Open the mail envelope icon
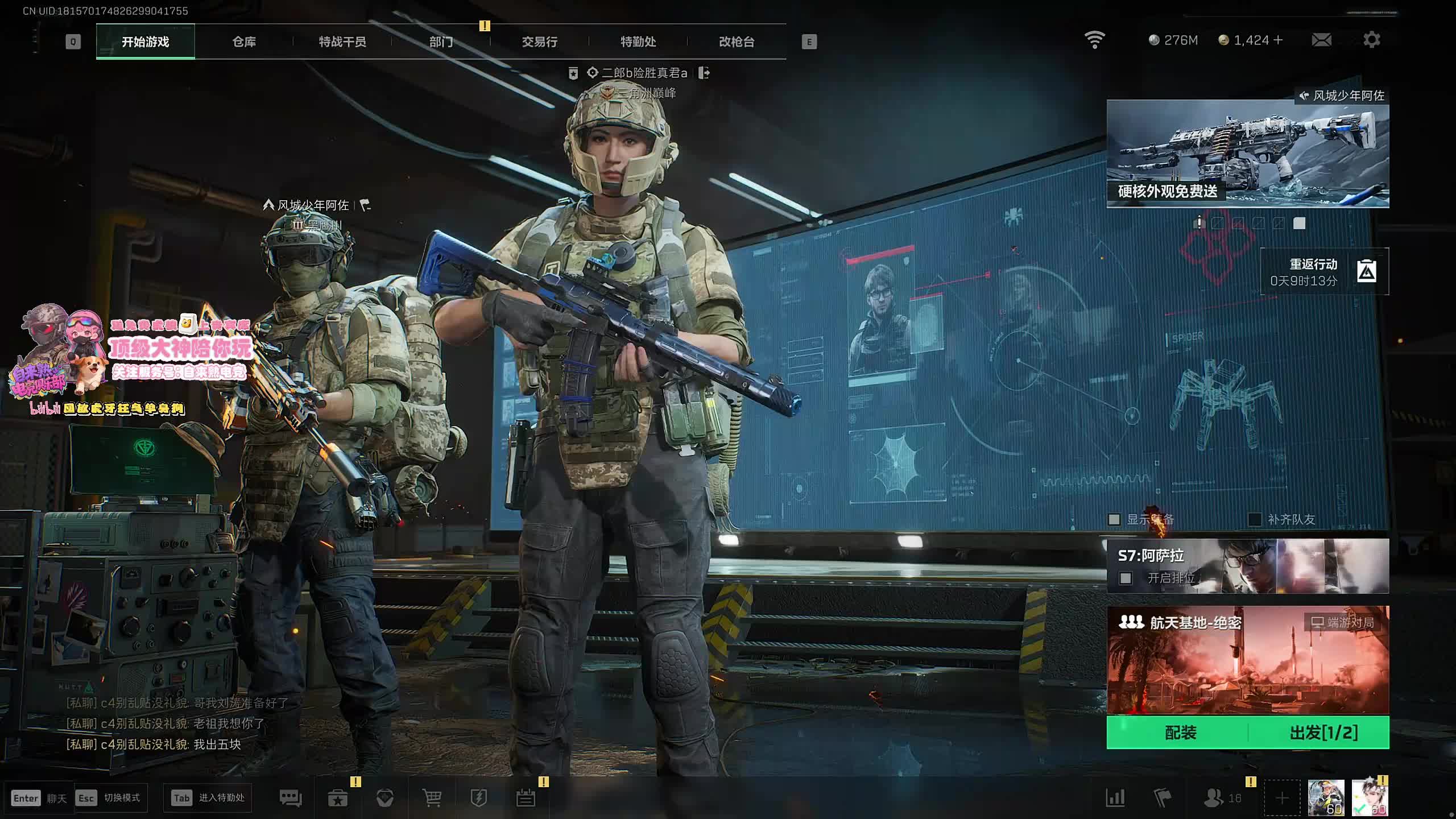This screenshot has height=819, width=1456. click(x=1321, y=40)
